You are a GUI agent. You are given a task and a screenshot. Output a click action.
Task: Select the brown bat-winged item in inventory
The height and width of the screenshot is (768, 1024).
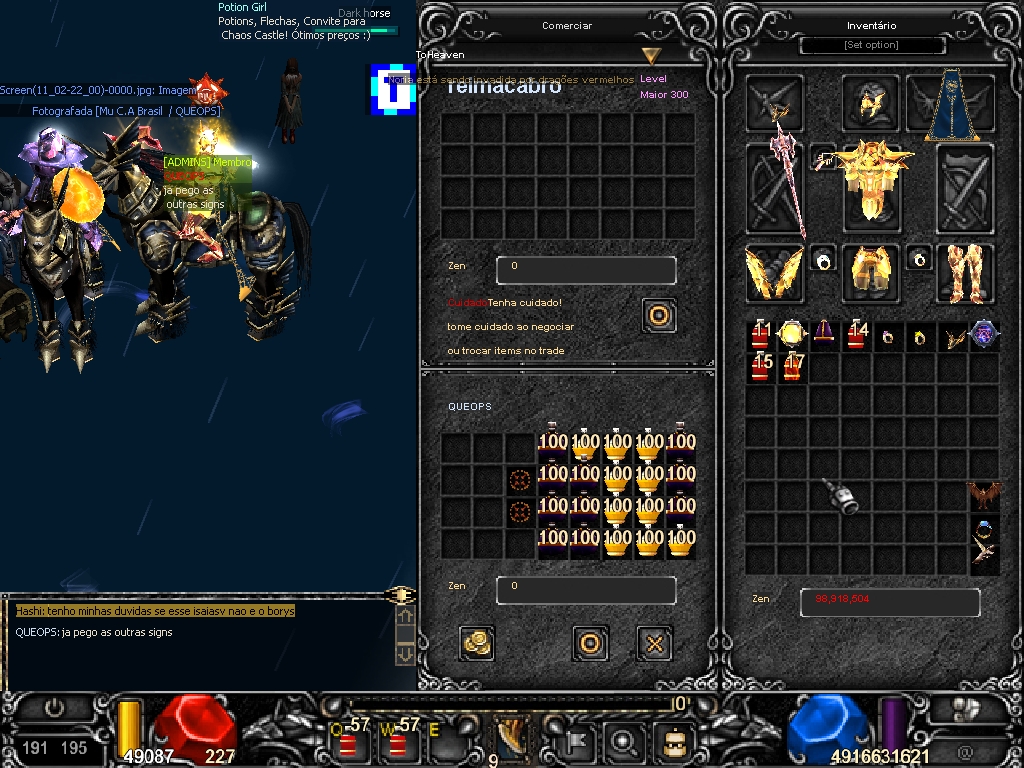coord(984,495)
